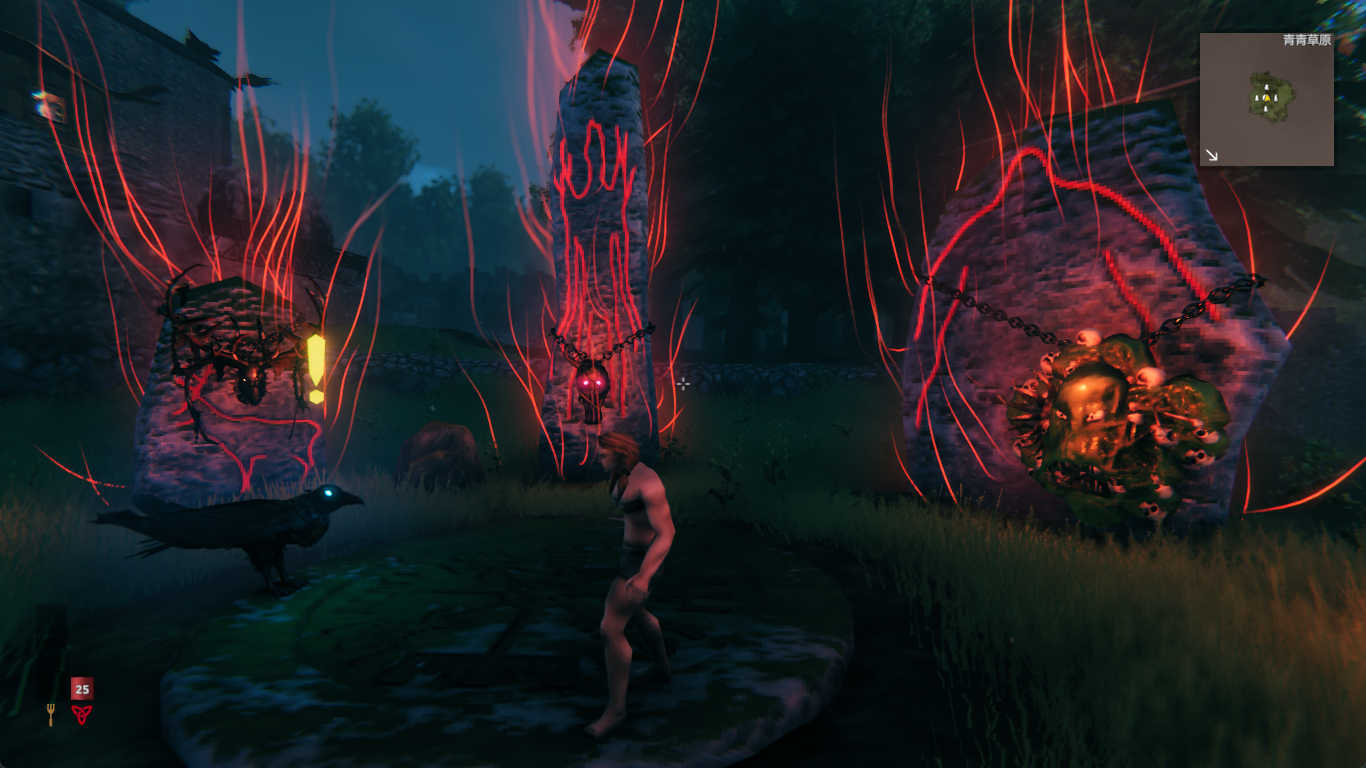Open the minimap showing the island
The width and height of the screenshot is (1366, 768).
[1266, 99]
